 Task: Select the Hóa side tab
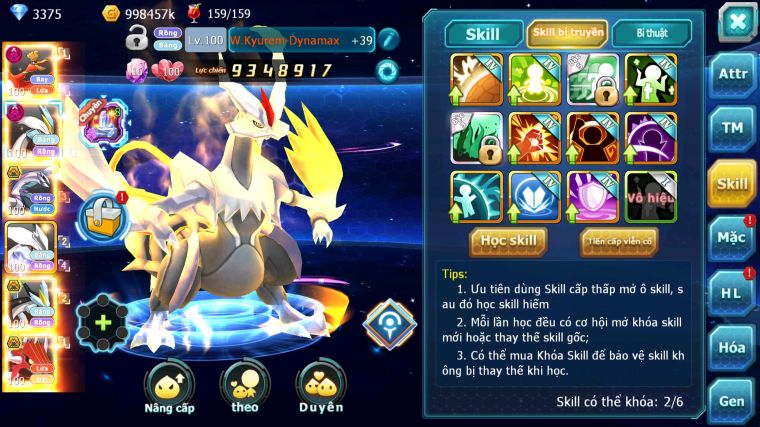[732, 347]
